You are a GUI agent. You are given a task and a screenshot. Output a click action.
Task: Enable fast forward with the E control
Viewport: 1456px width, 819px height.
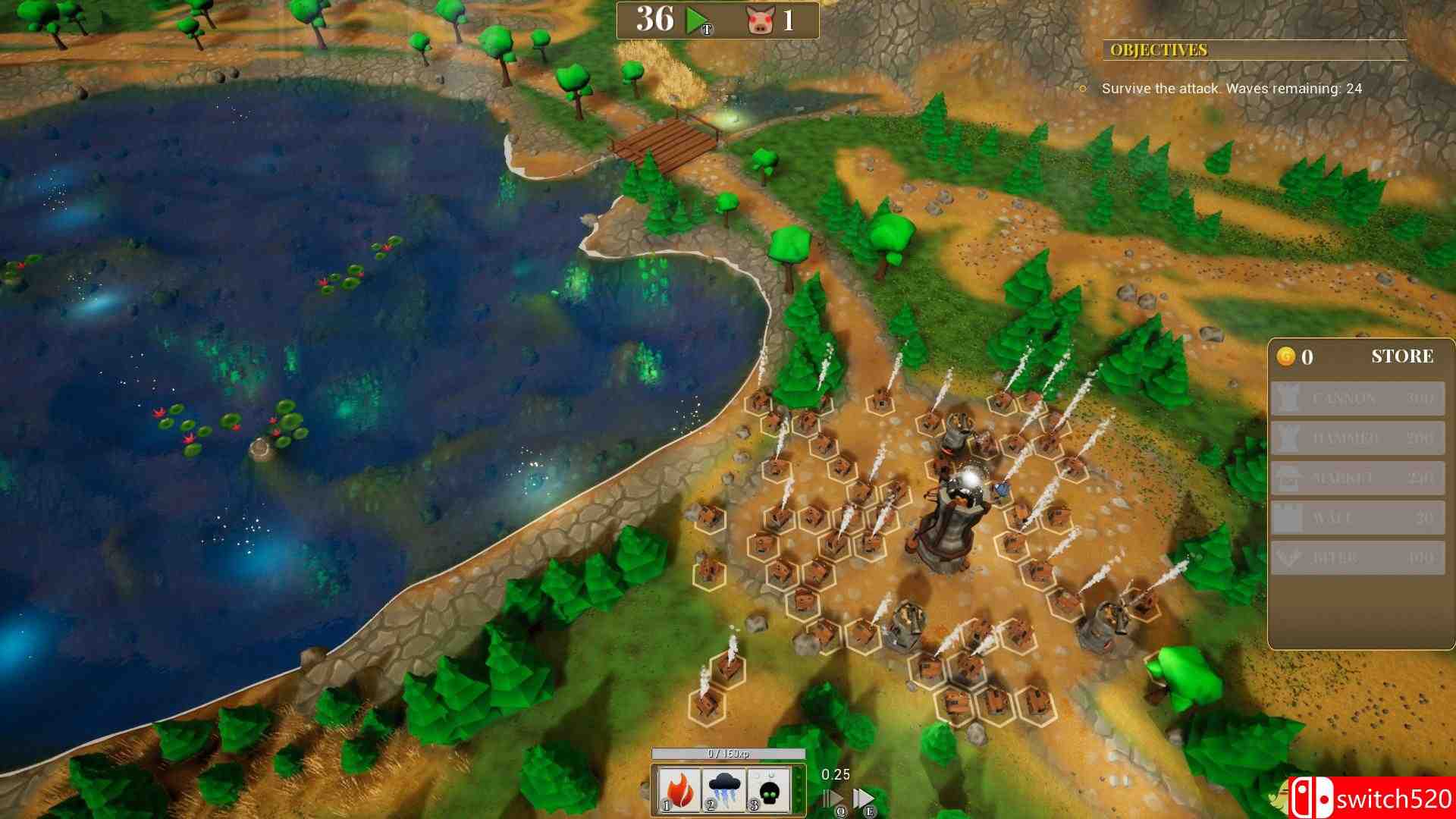pos(864,795)
